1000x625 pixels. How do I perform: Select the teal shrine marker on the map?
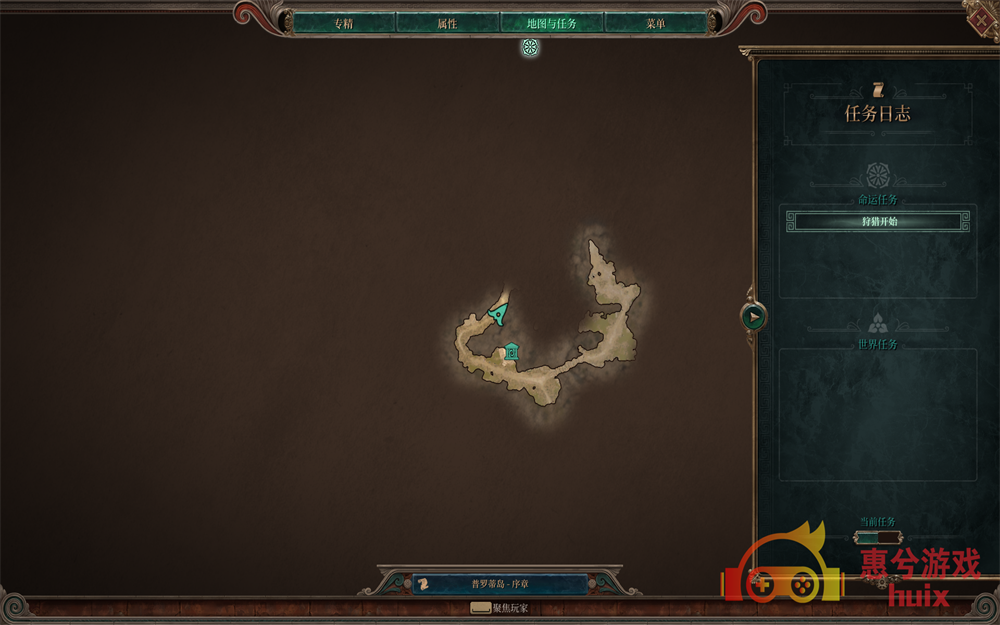(512, 351)
